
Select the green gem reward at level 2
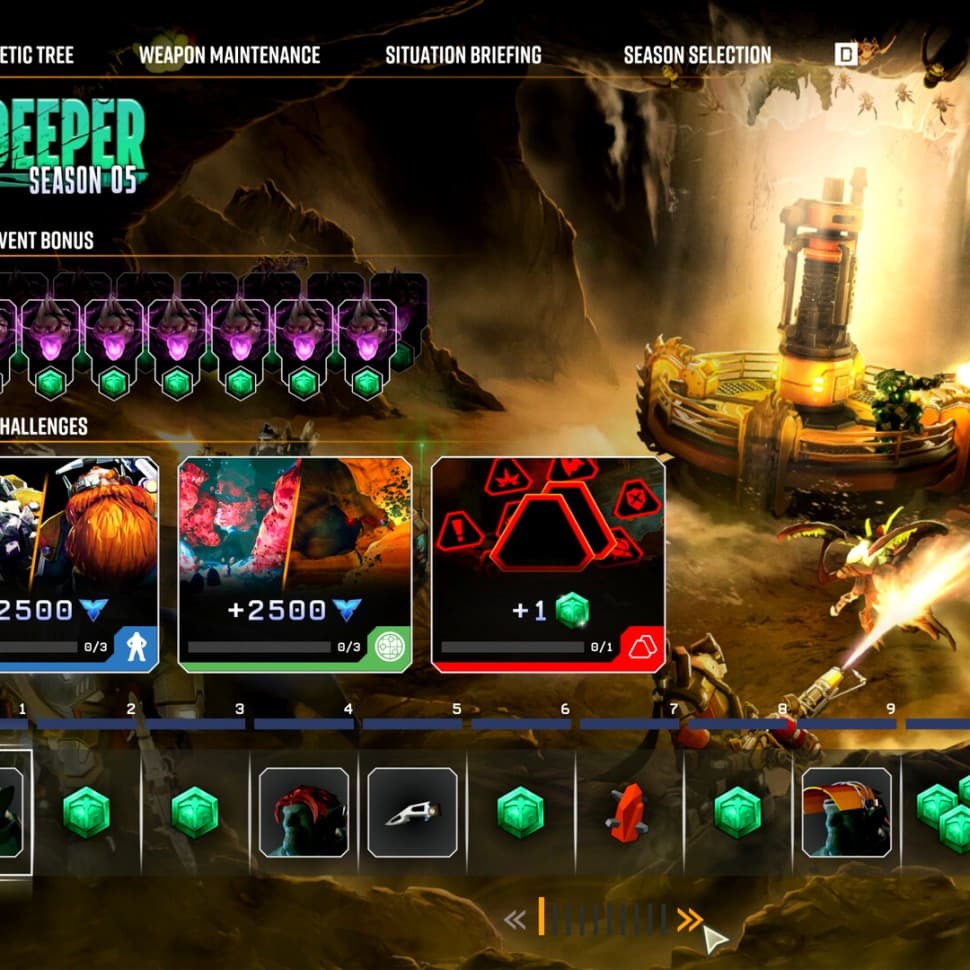[87, 813]
